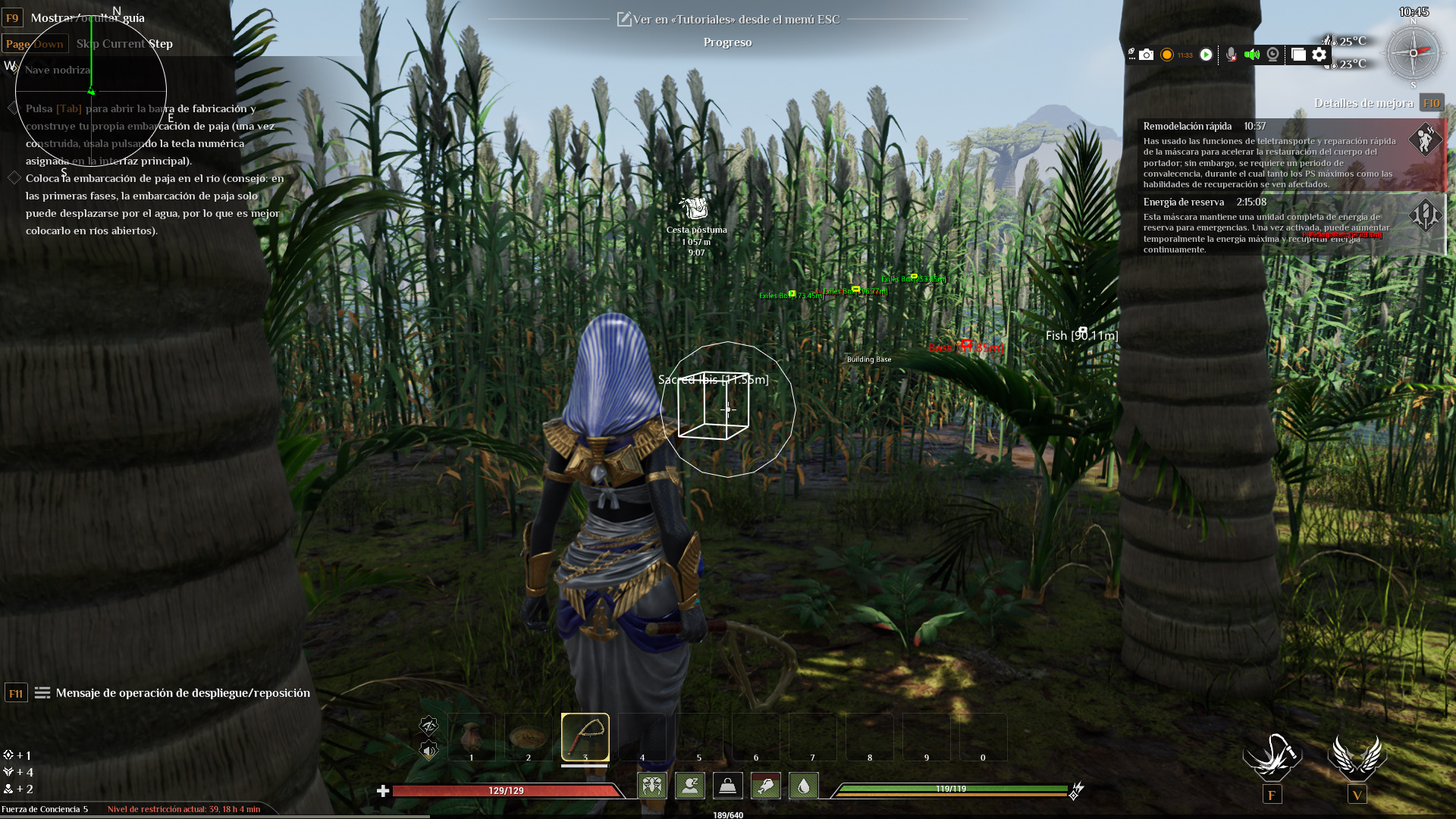
Task: Toggle guide visibility with the F9 button
Action: pos(13,17)
